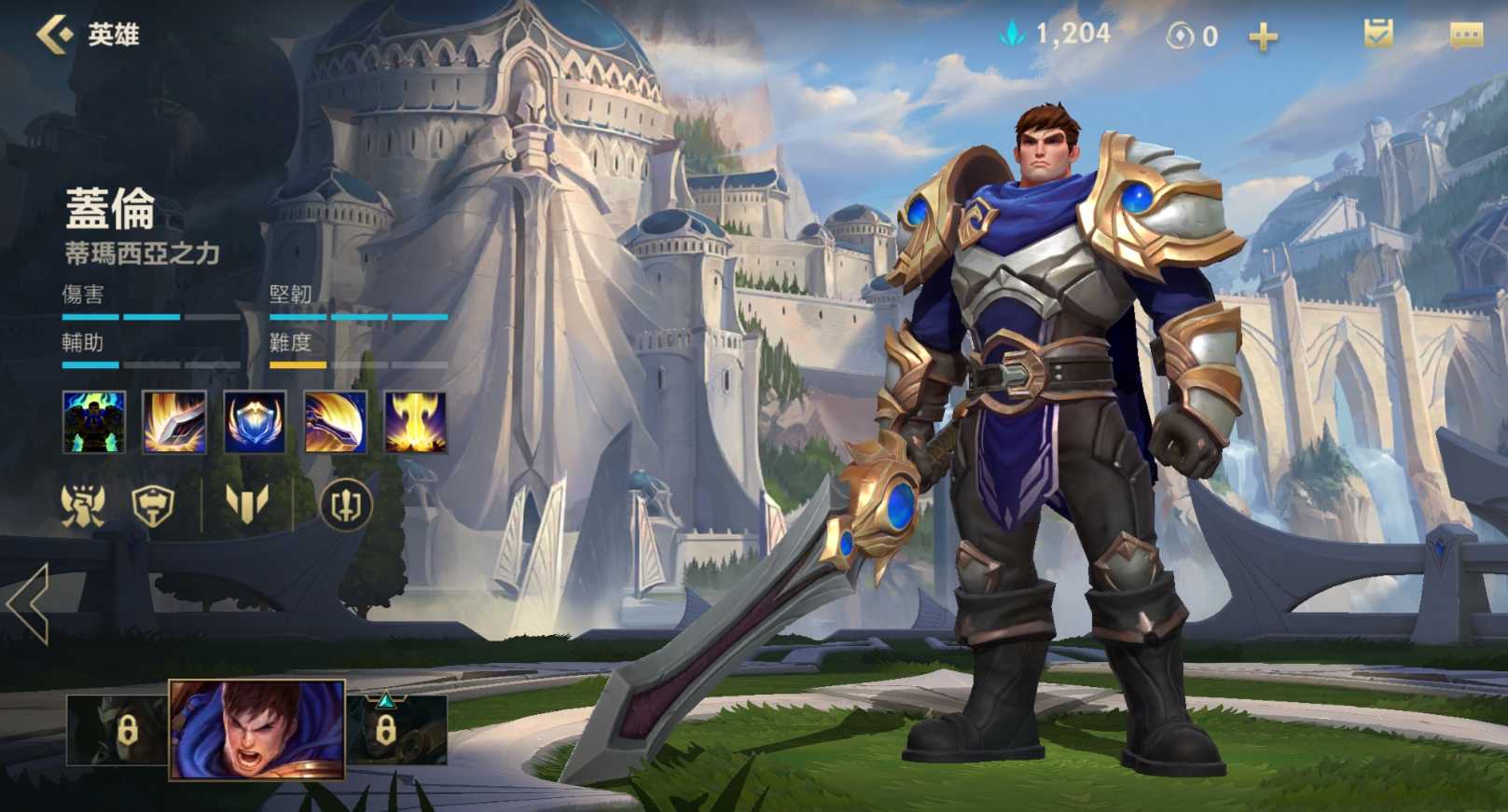Open the chat speech bubble

tap(1466, 35)
